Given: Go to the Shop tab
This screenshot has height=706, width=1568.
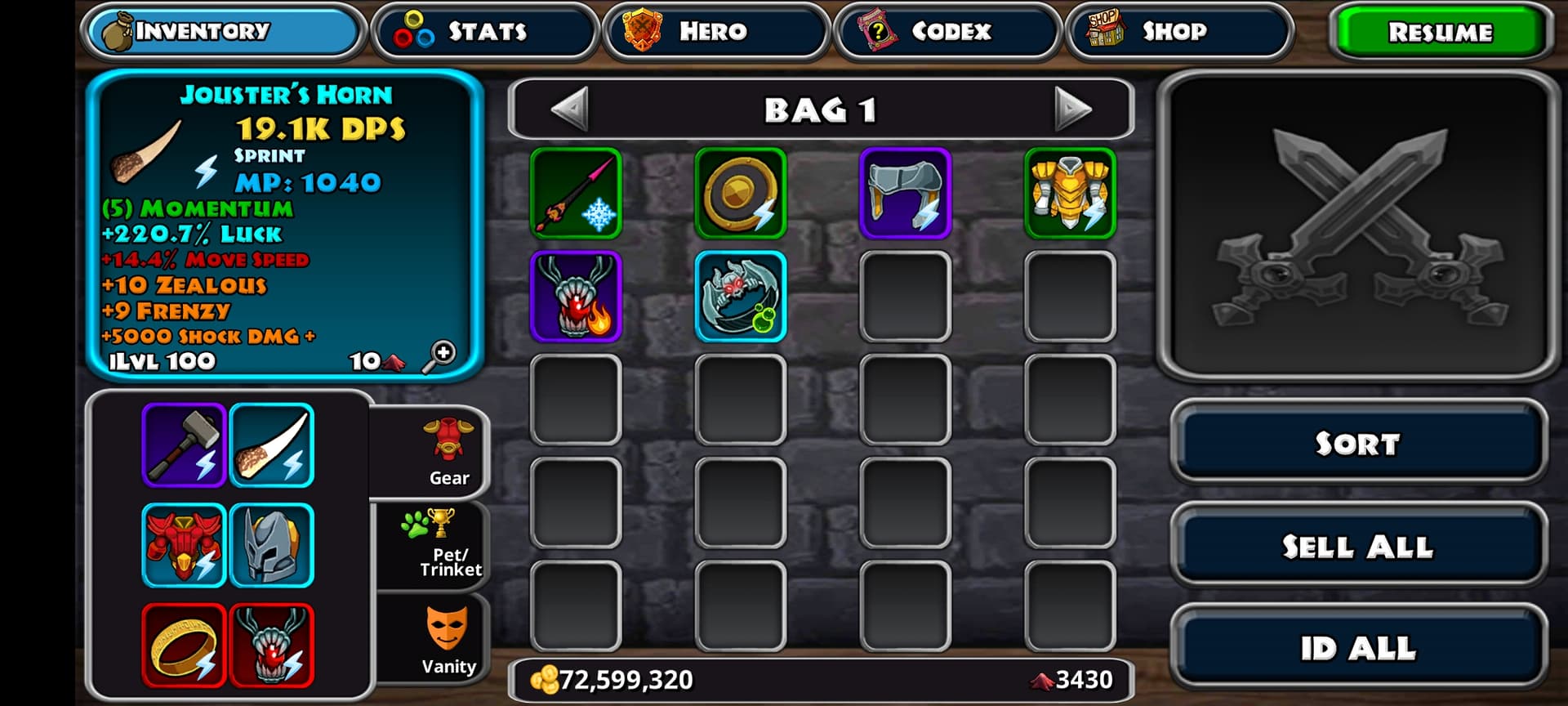Looking at the screenshot, I should pyautogui.click(x=1178, y=32).
